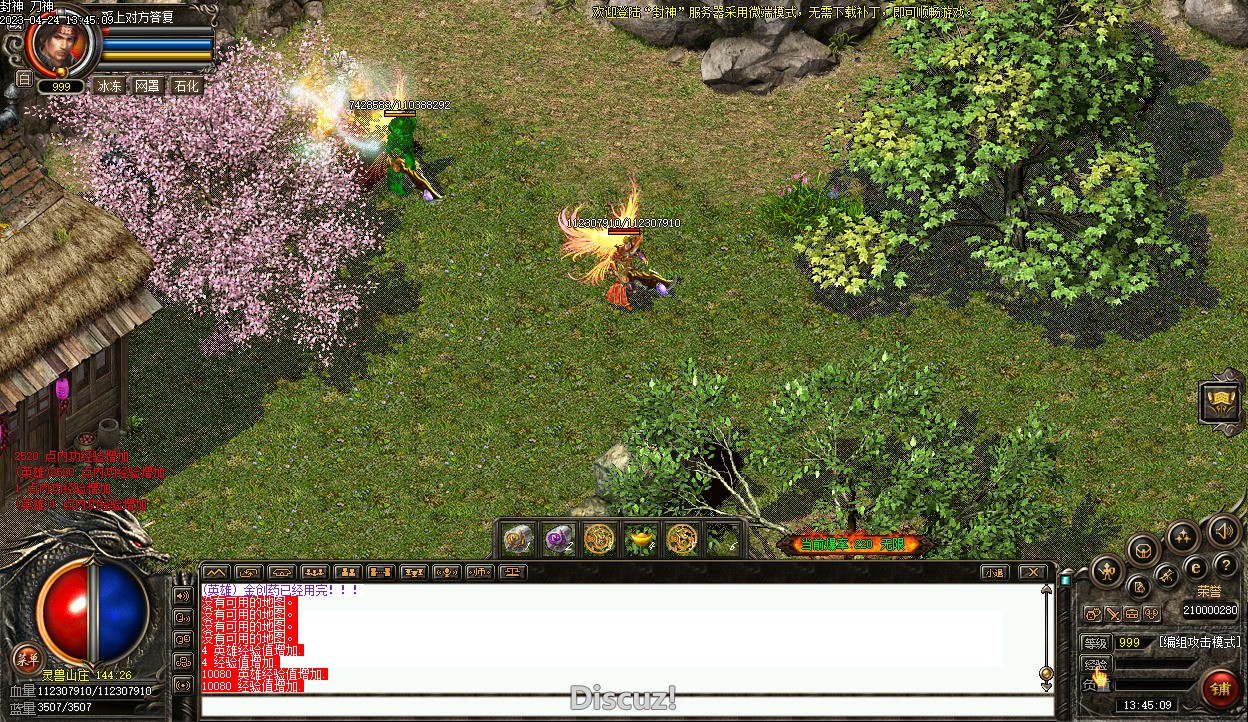The image size is (1248, 722).
Task: Open the character status icon with the warrior figure
Action: coord(1107,573)
